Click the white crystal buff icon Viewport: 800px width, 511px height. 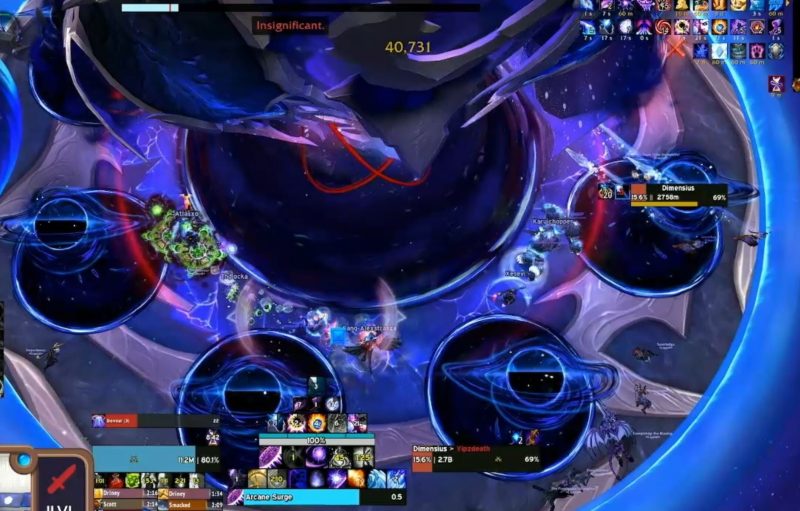[718, 50]
